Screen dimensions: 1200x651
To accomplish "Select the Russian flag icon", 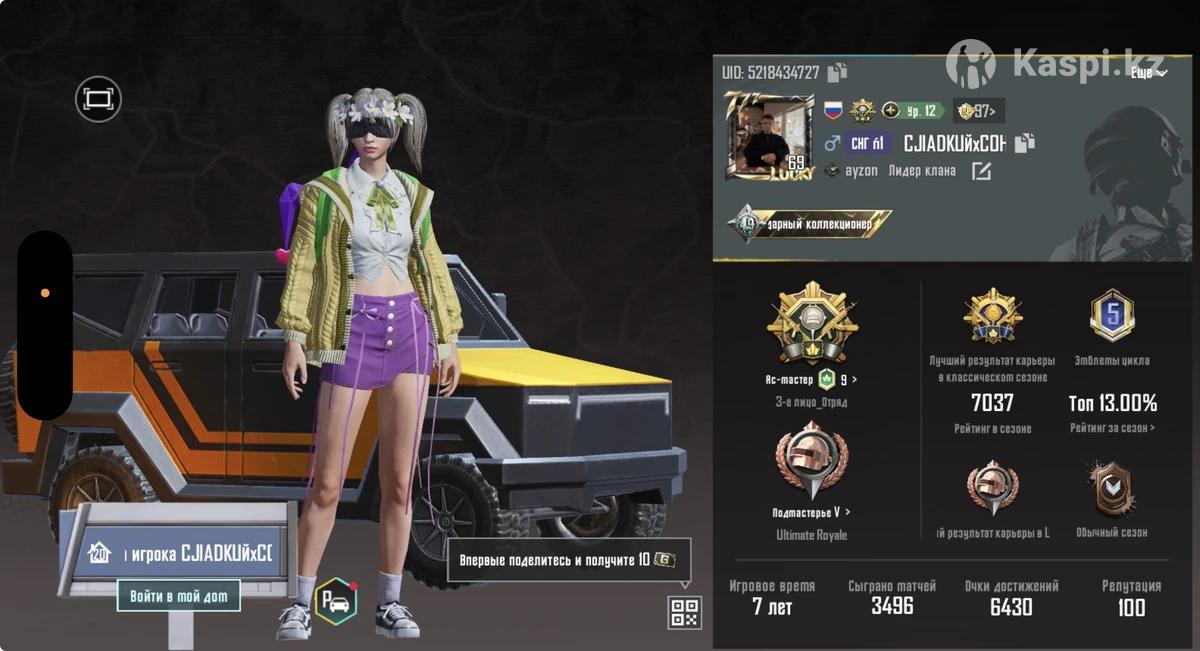I will pyautogui.click(x=832, y=111).
